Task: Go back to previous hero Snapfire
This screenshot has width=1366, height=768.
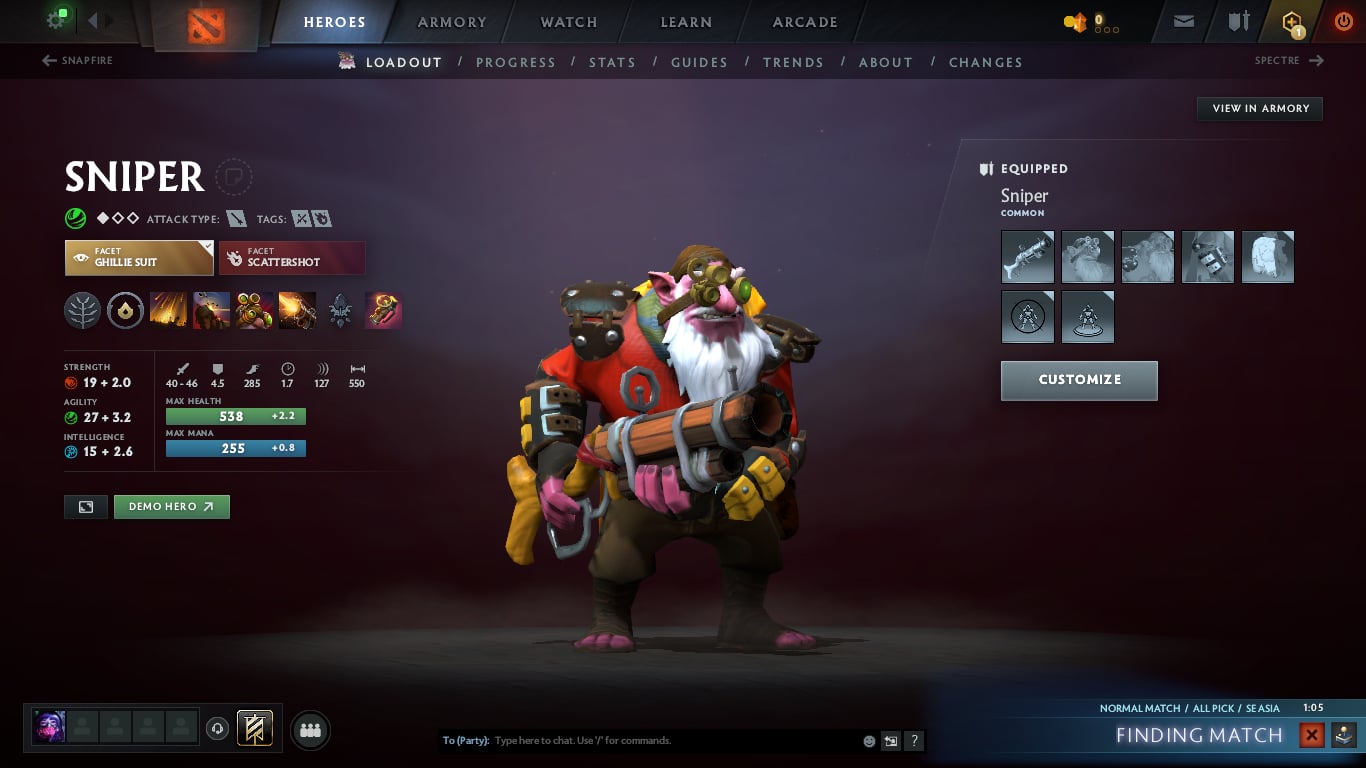Action: click(78, 61)
